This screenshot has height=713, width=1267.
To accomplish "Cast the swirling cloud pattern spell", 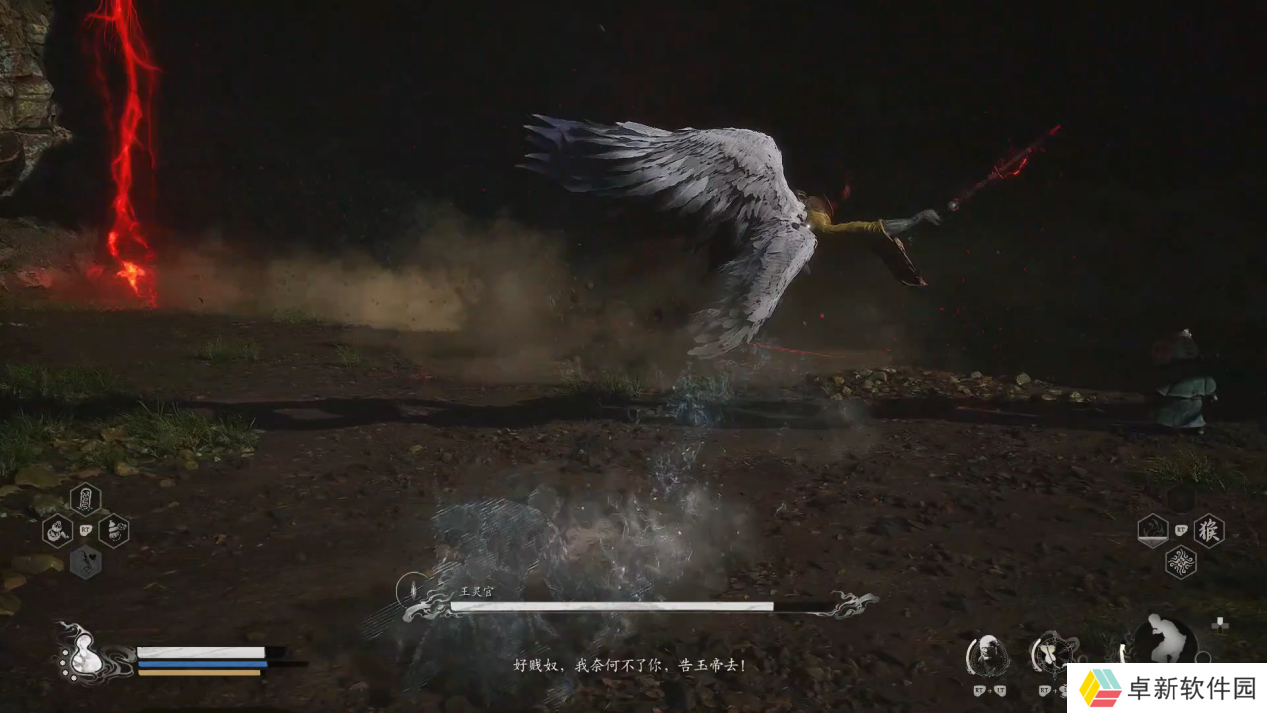I will coord(1181,562).
